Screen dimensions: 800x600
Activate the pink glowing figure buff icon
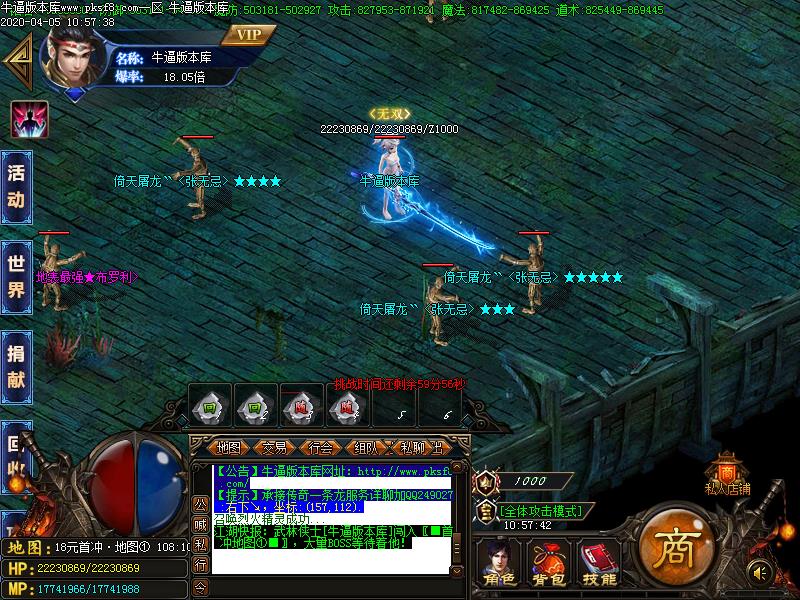pos(29,120)
